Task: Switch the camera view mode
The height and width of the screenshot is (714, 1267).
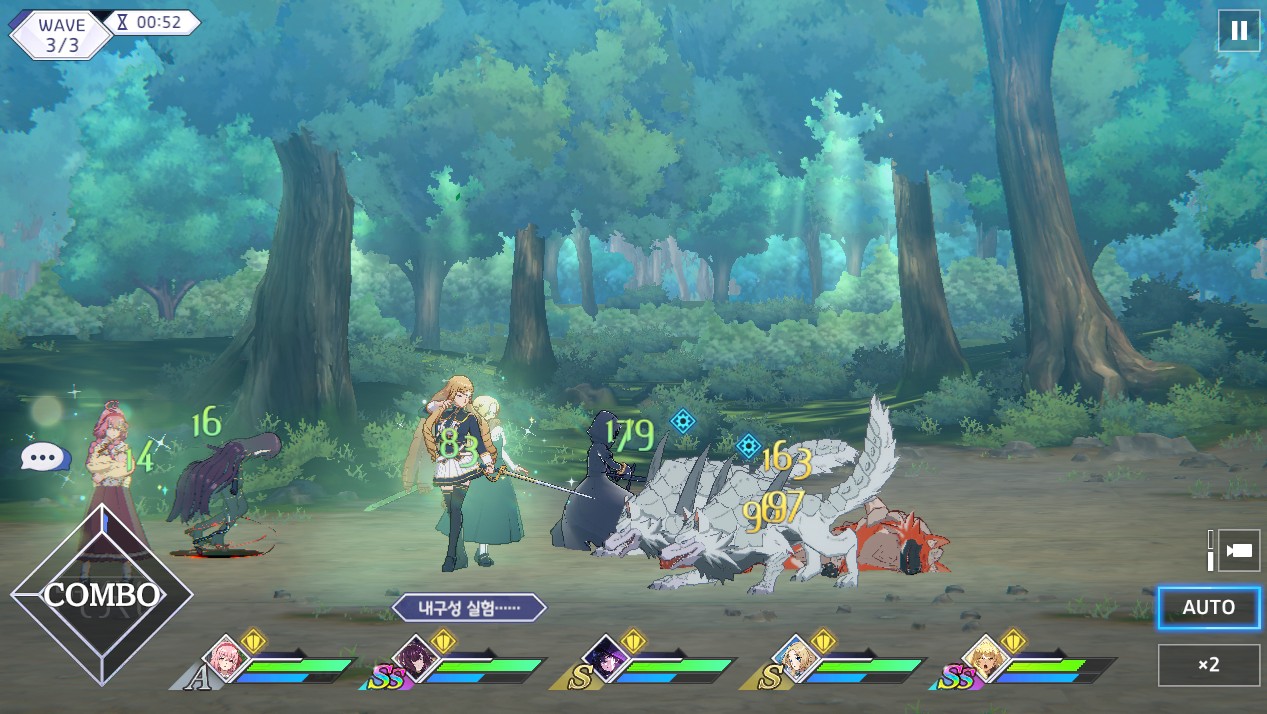Action: pos(1238,551)
